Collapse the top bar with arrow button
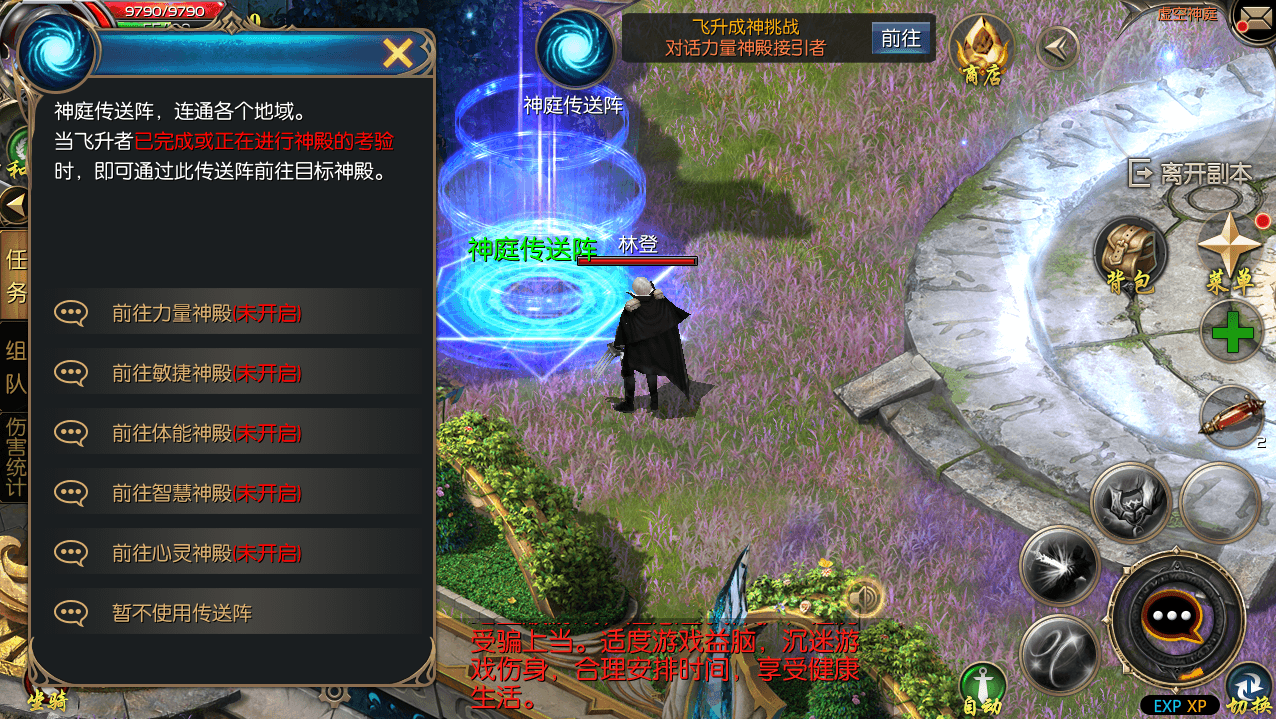The width and height of the screenshot is (1276, 719). pos(1057,46)
